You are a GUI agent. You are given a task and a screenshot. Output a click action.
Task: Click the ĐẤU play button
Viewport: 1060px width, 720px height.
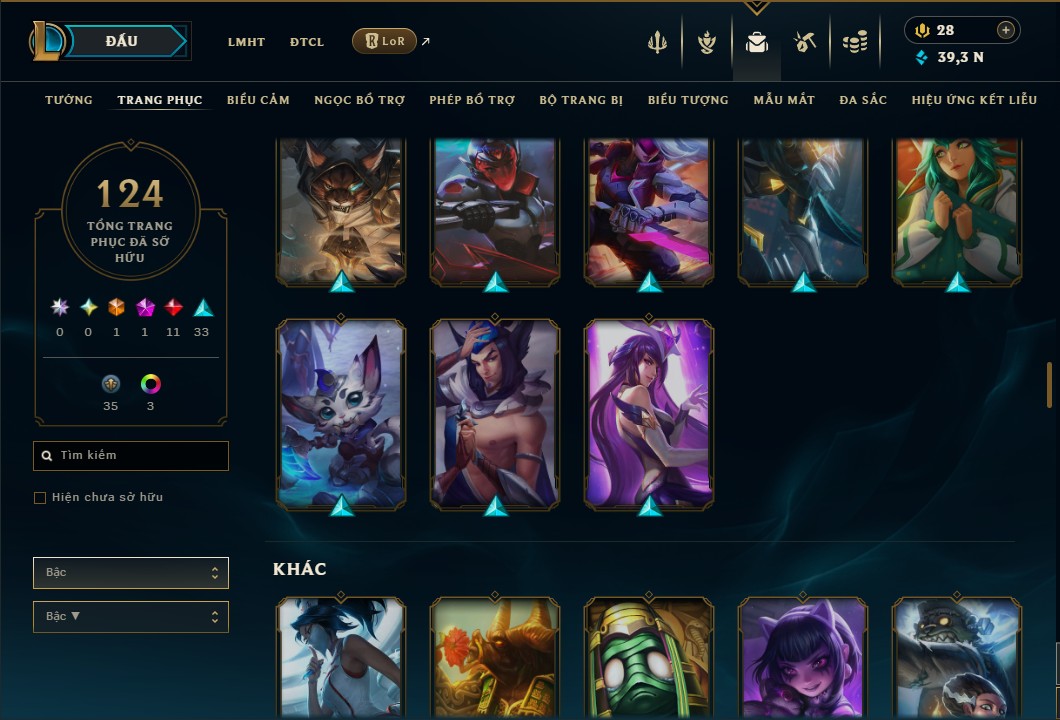pyautogui.click(x=121, y=41)
